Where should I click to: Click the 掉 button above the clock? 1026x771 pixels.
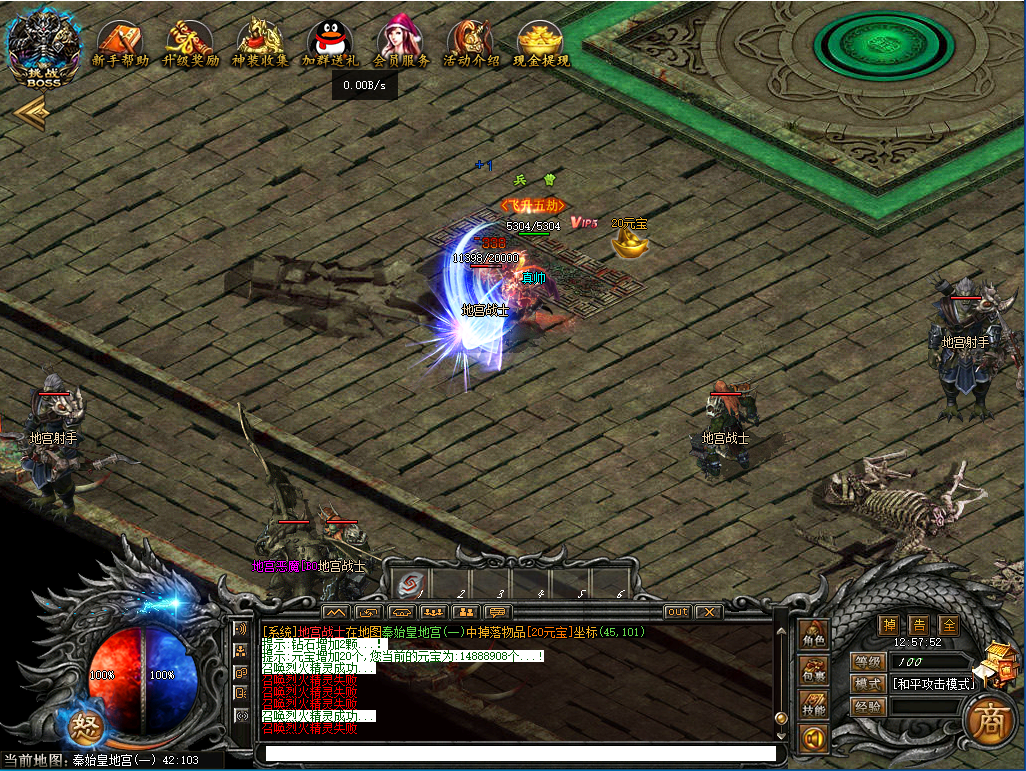[888, 624]
